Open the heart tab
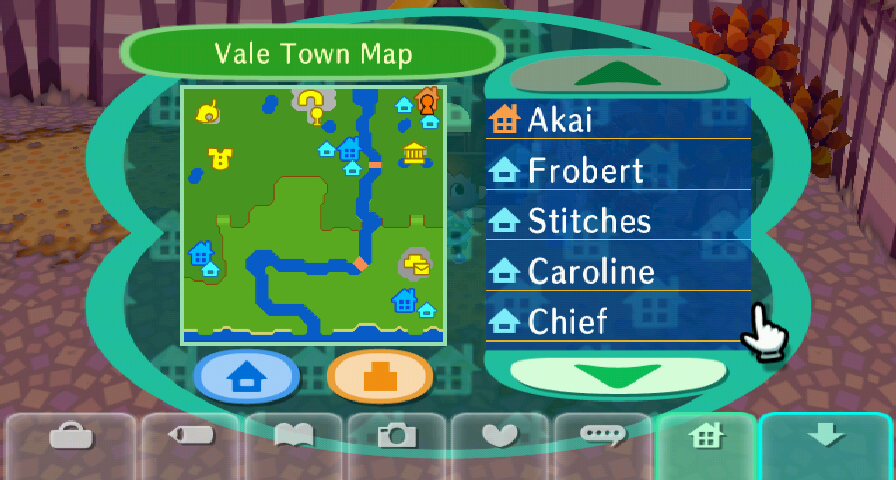Viewport: 896px width, 480px height. (500, 436)
